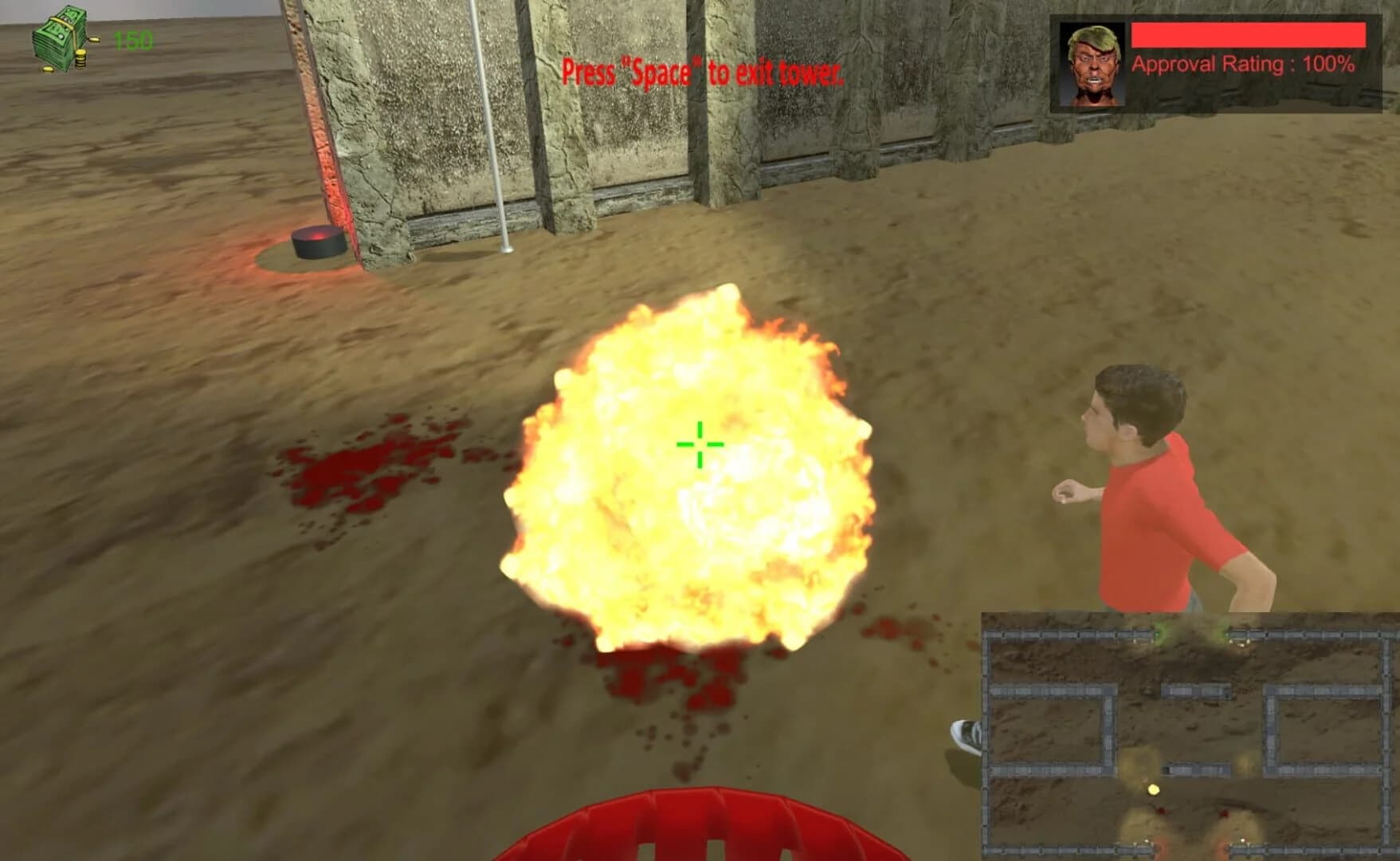This screenshot has width=1400, height=861.
Task: Click the green crosshair reticle
Action: pyautogui.click(x=698, y=444)
